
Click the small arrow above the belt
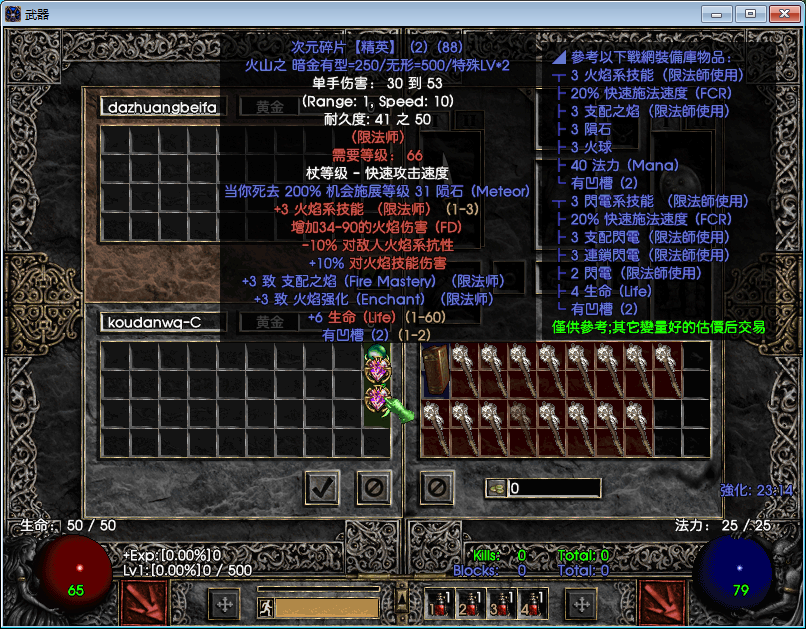pyautogui.click(x=403, y=588)
